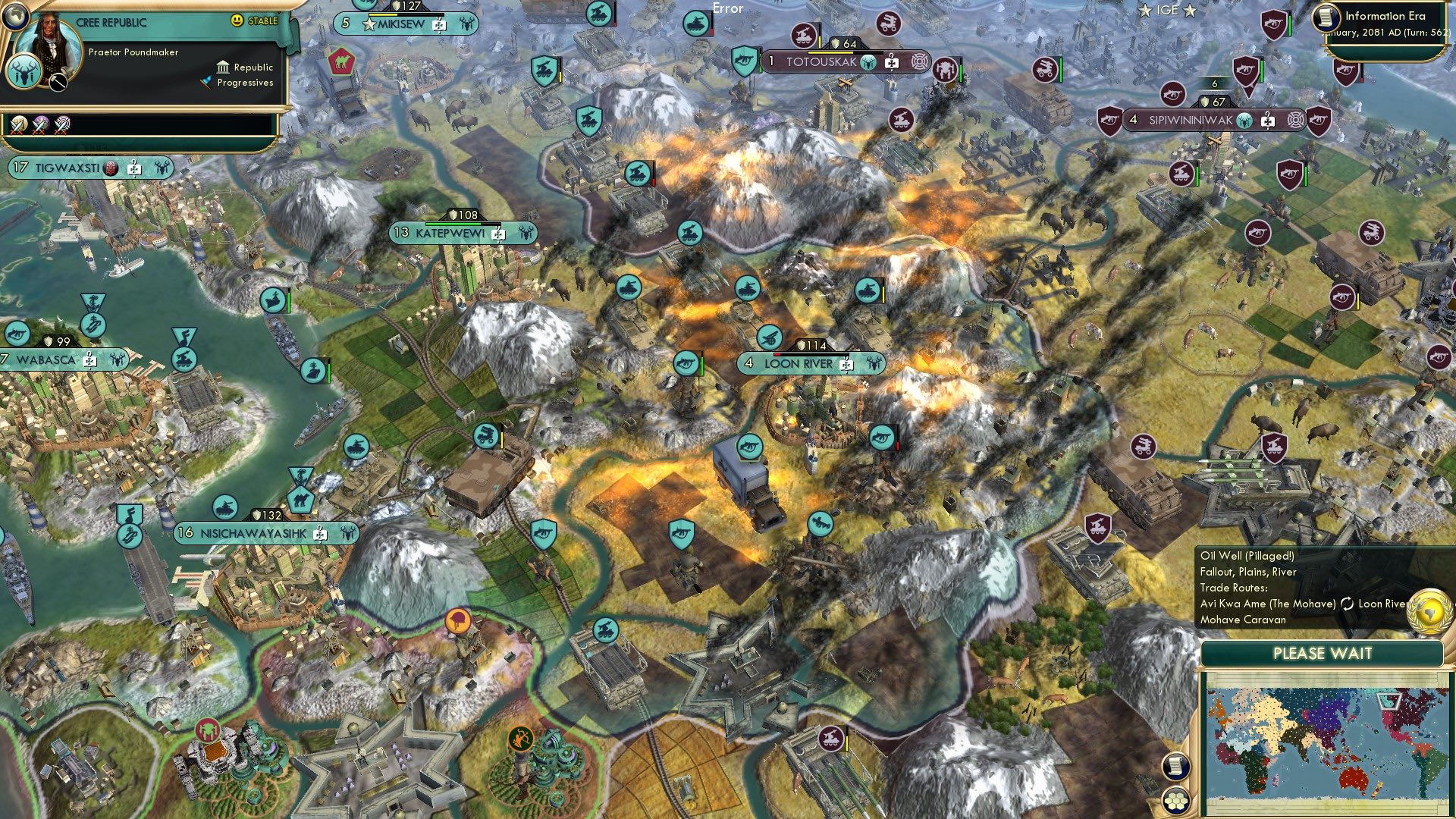Open the Social Policies scroll icon
Image resolution: width=1456 pixels, height=819 pixels.
(1177, 767)
